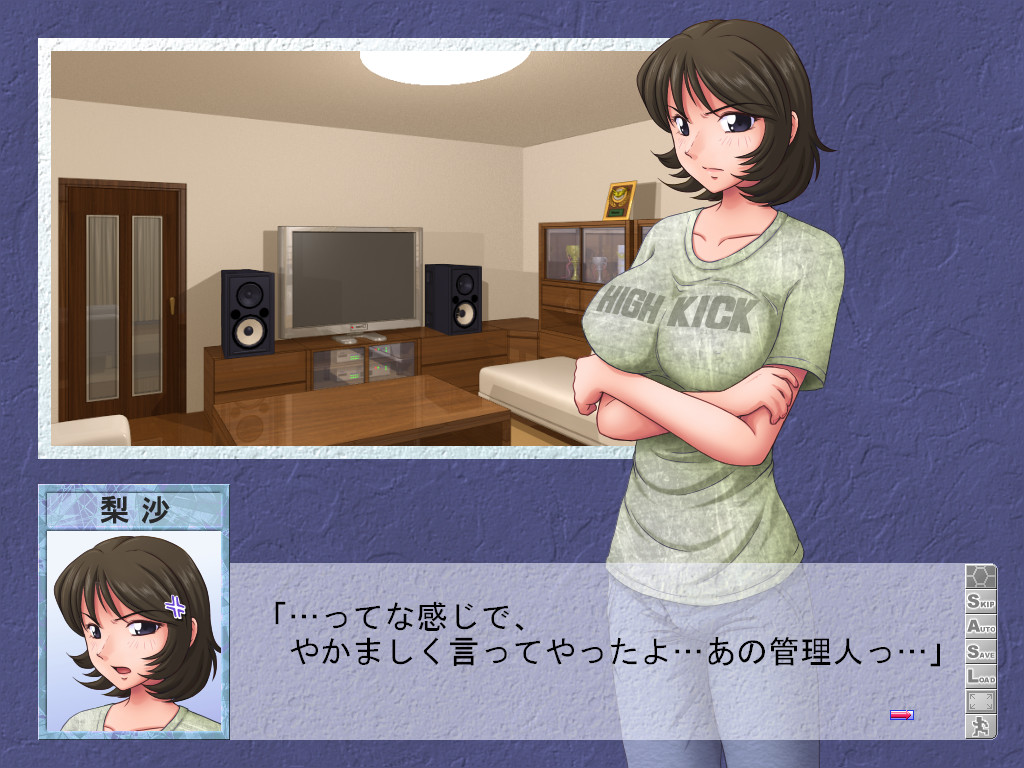This screenshot has width=1024, height=768.
Task: Select the running figure icon
Action: (x=980, y=727)
